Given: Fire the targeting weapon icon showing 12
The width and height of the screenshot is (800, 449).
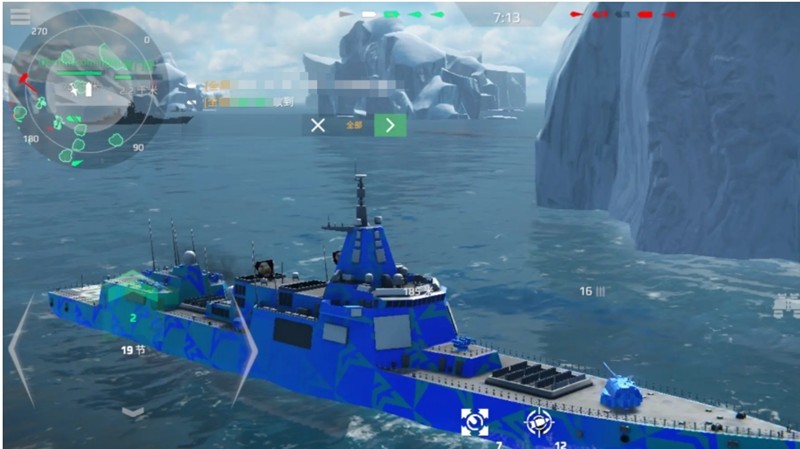Looking at the screenshot, I should (x=539, y=422).
